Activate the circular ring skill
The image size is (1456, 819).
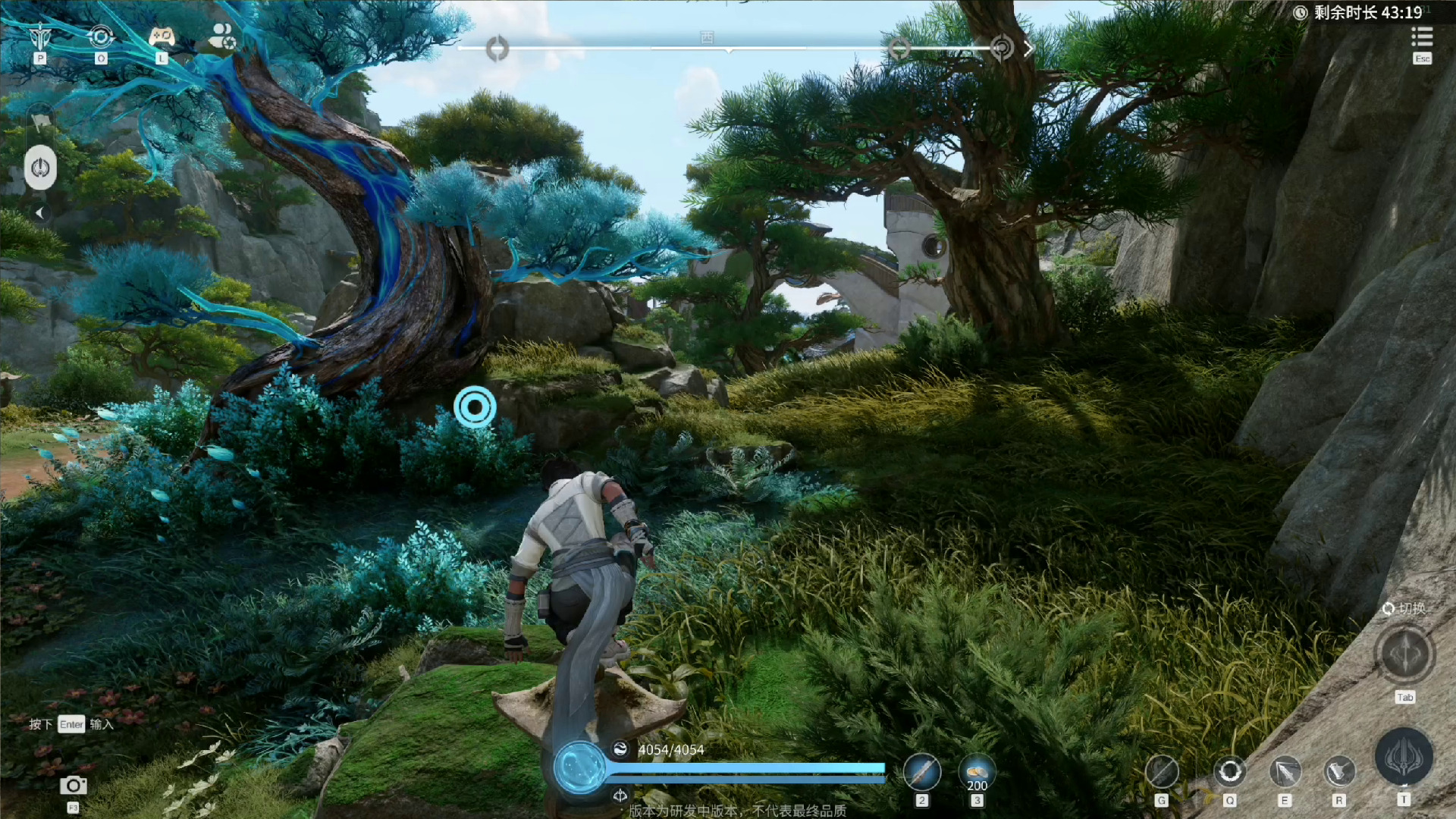1229,773
